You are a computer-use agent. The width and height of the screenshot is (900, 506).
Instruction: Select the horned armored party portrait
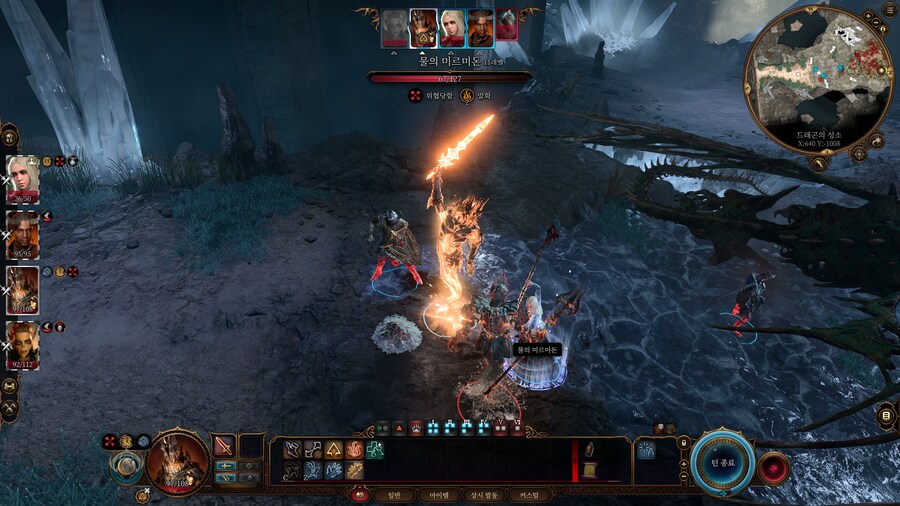click(x=22, y=289)
